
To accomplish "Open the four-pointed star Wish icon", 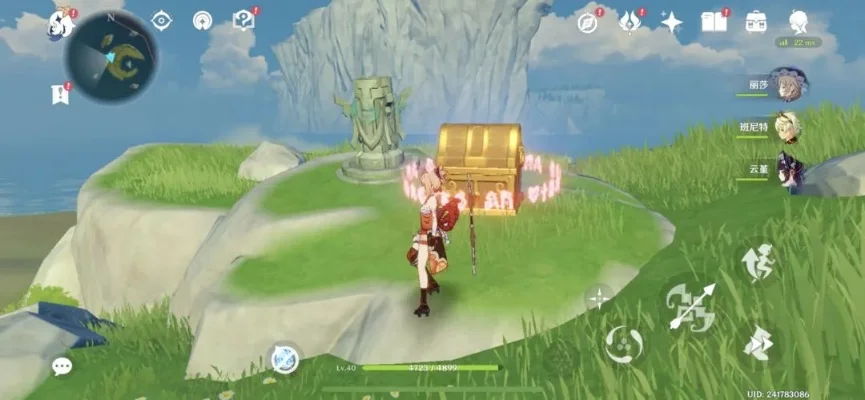I will click(671, 22).
